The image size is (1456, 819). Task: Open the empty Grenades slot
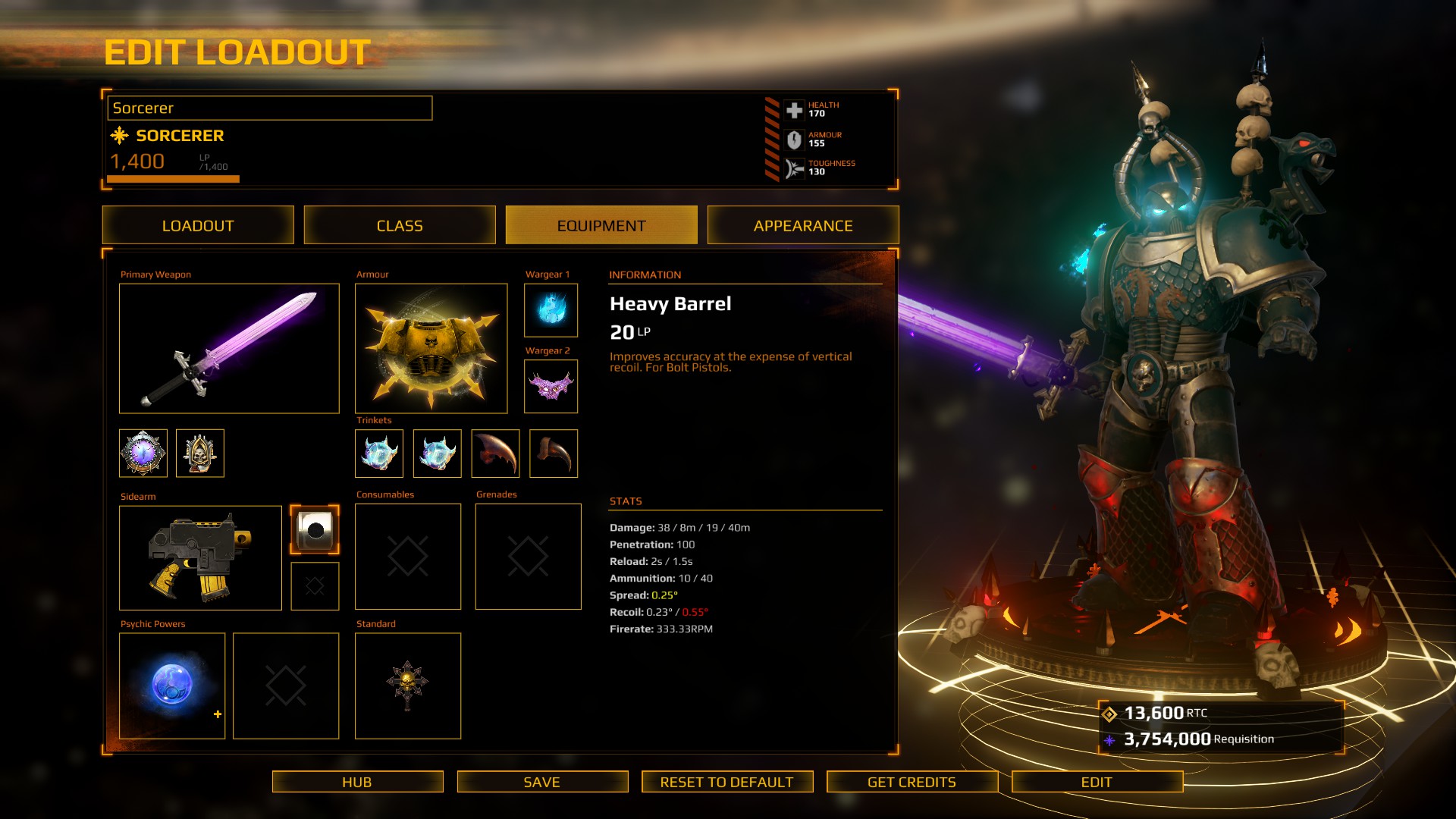(528, 557)
